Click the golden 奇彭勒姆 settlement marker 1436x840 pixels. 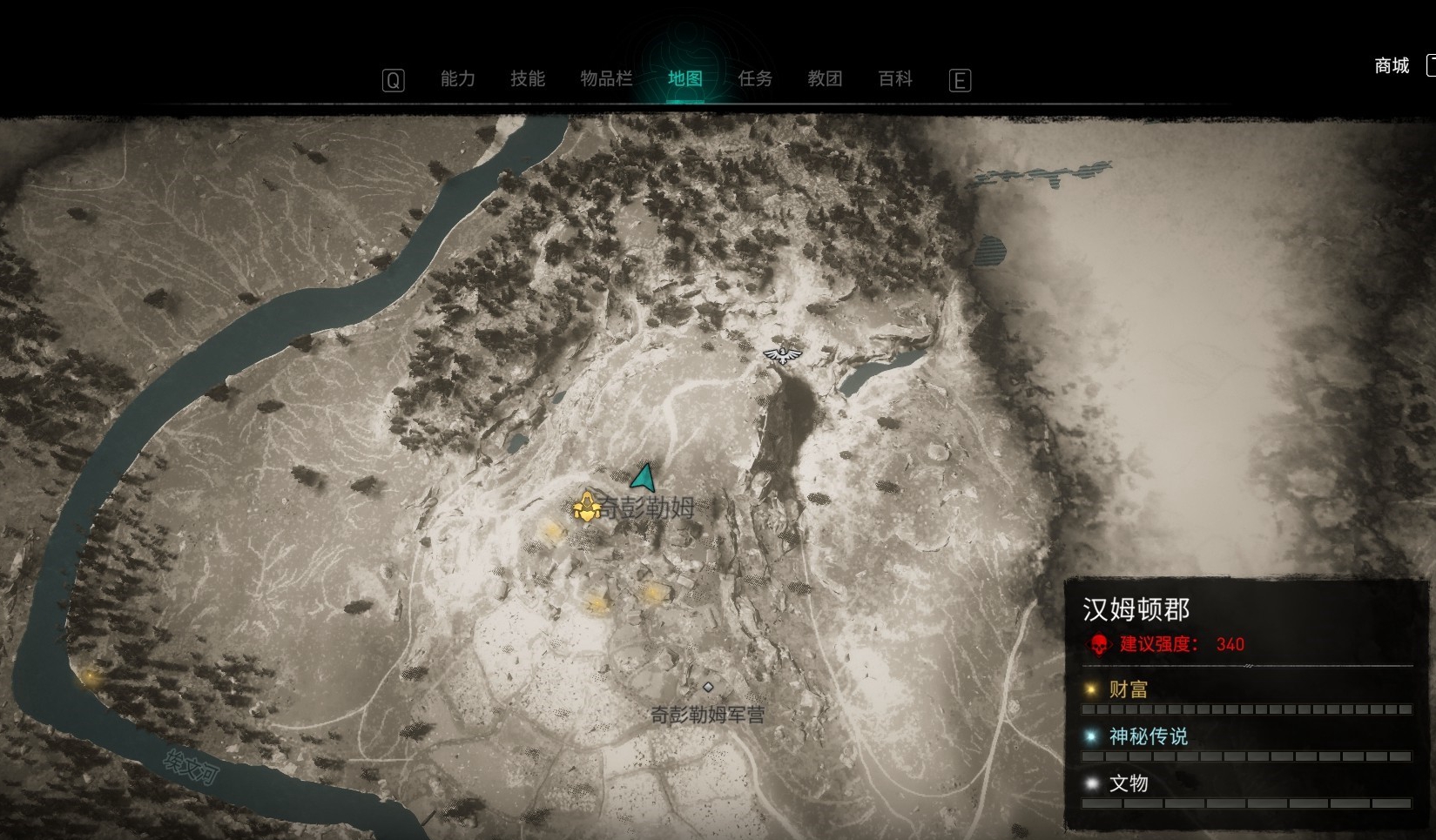pyautogui.click(x=587, y=507)
